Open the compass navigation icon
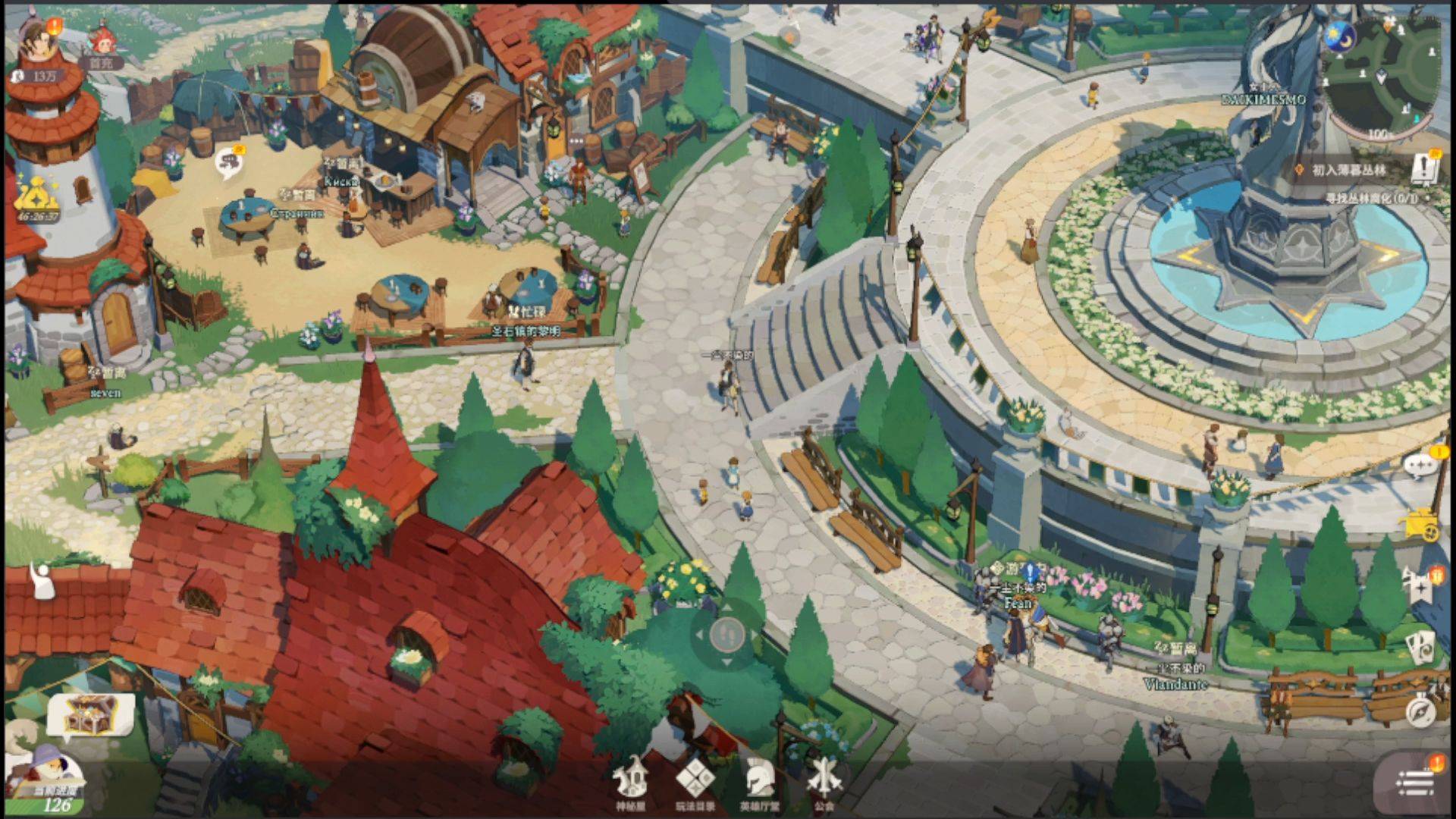The height and width of the screenshot is (819, 1456). click(1421, 711)
